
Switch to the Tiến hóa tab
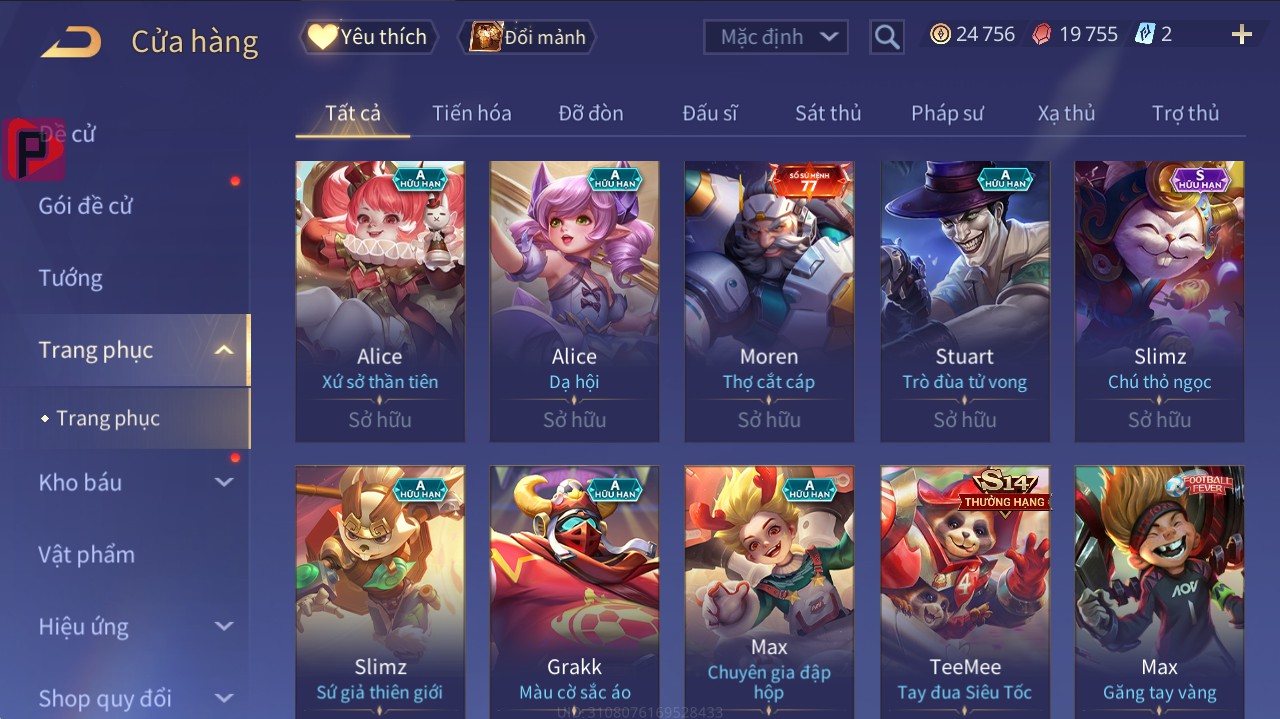[471, 113]
